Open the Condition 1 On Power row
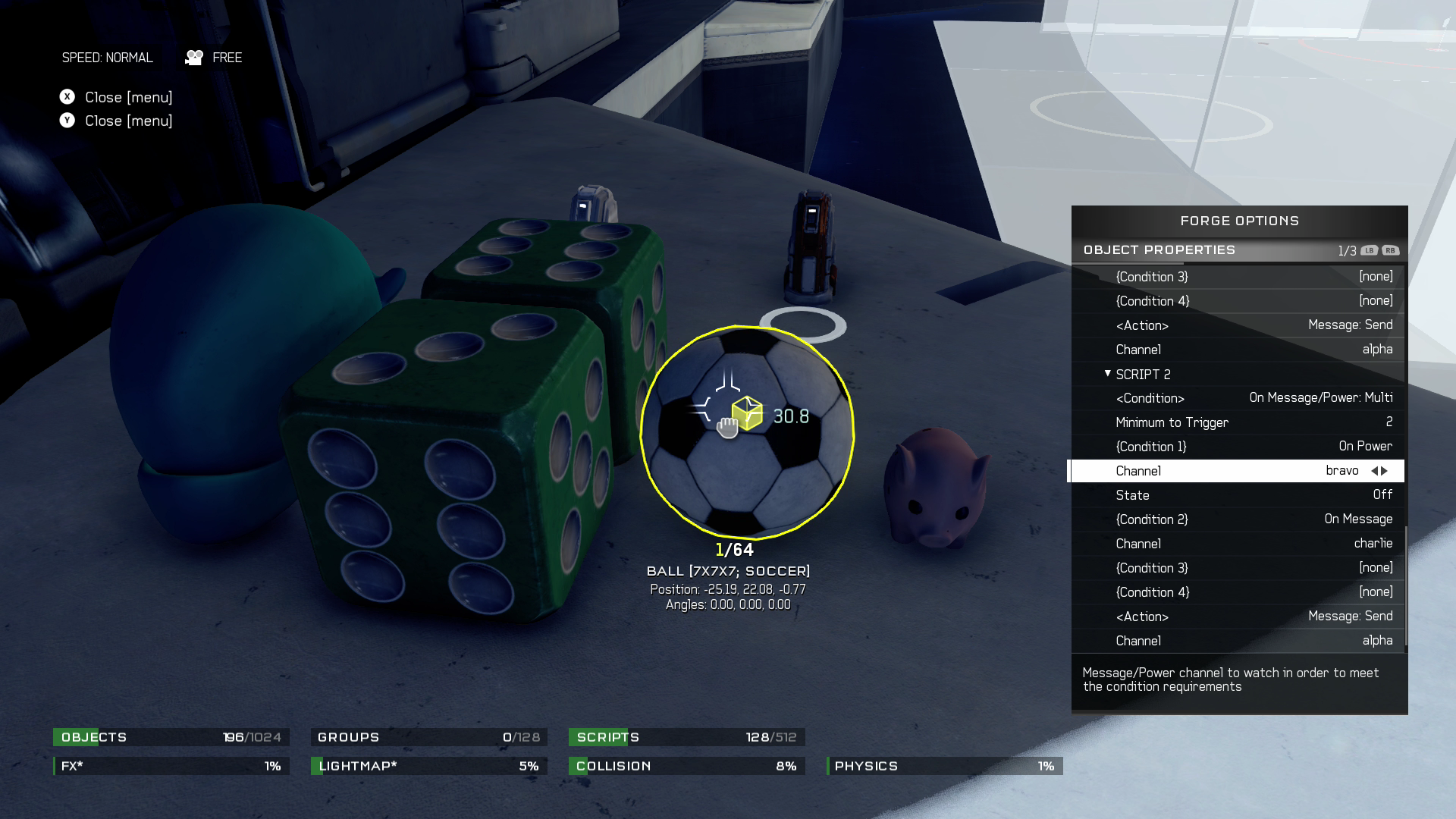Screen dimensions: 1456x819 pos(1238,447)
